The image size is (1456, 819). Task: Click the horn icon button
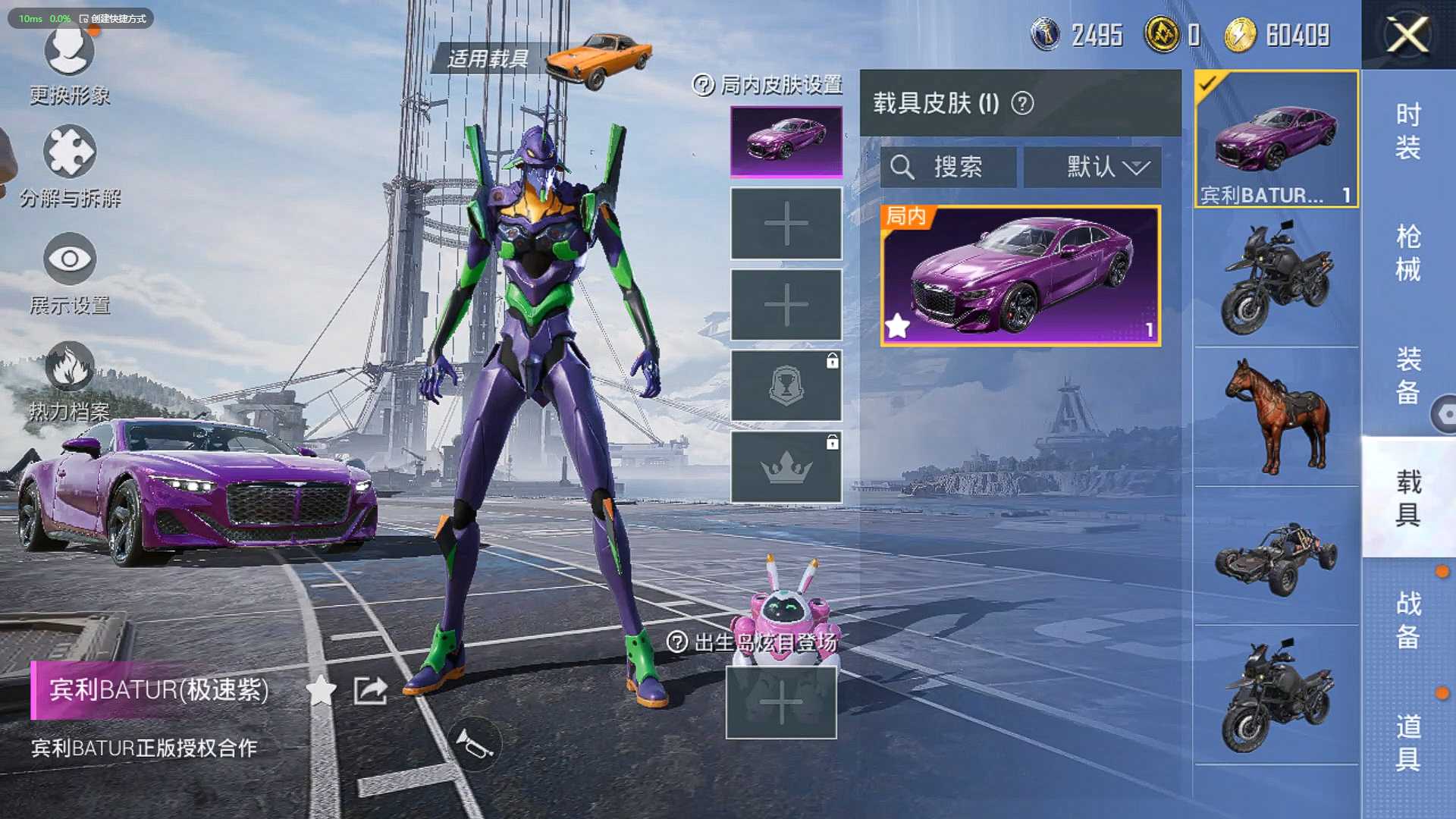pyautogui.click(x=474, y=744)
